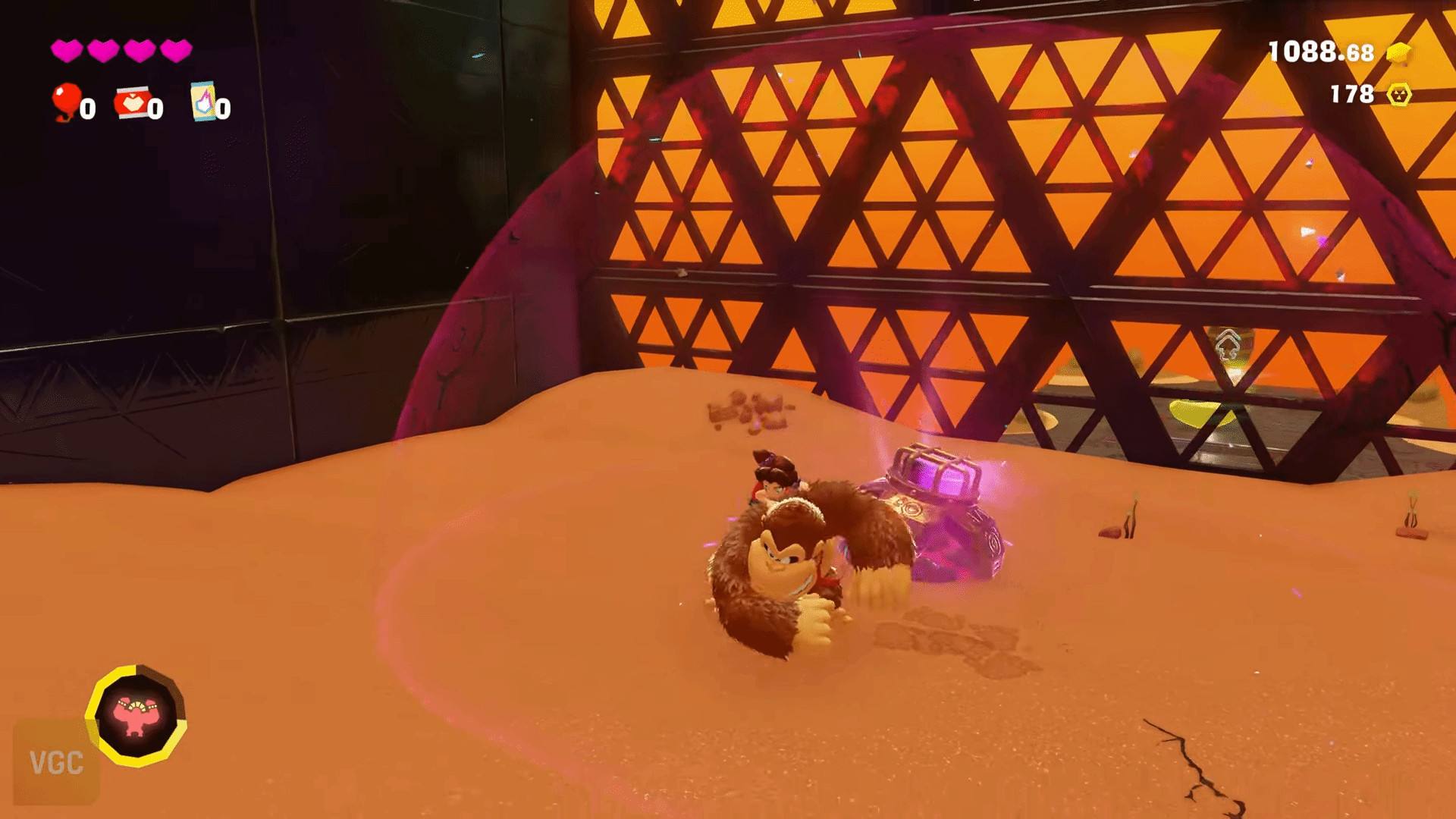Click the VGC watermark logo
This screenshot has height=819, width=1456.
55,762
